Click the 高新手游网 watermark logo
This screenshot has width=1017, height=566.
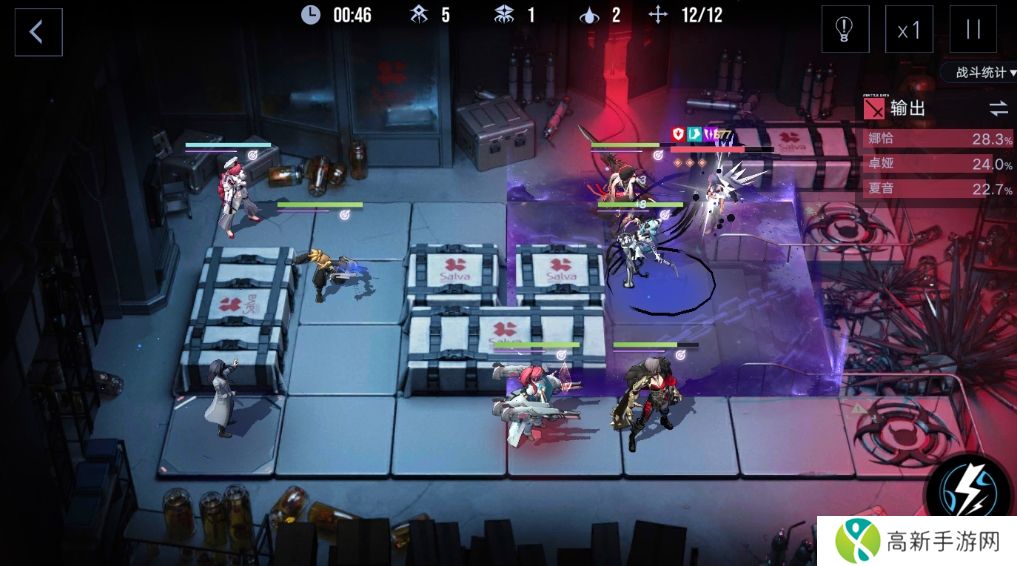point(916,541)
